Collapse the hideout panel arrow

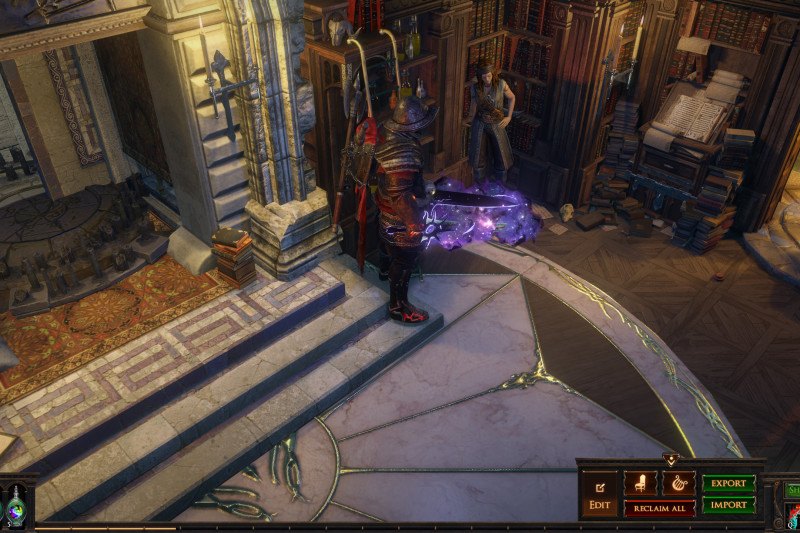click(x=670, y=460)
